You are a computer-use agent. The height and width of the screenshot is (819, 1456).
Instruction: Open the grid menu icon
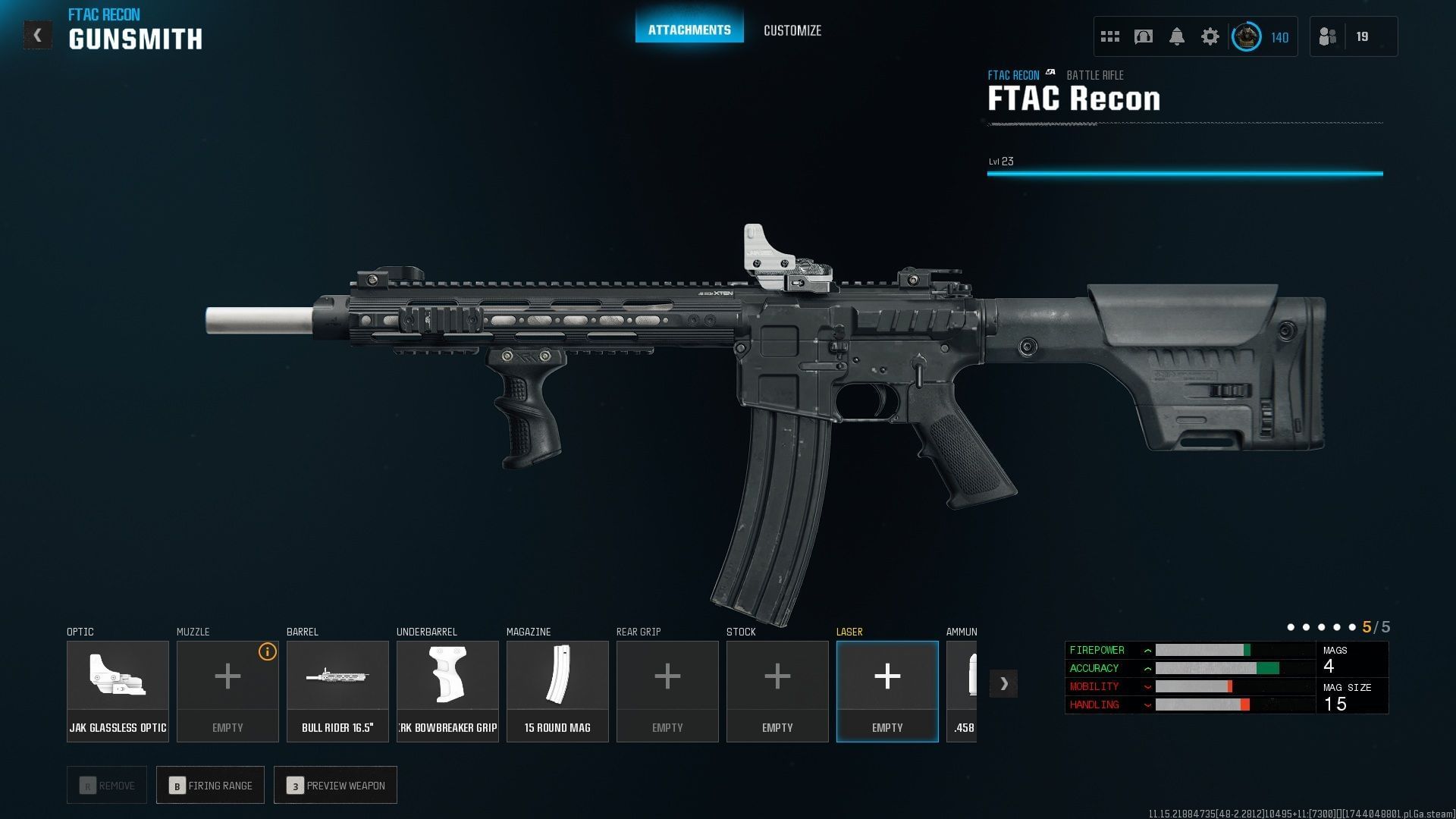point(1109,36)
